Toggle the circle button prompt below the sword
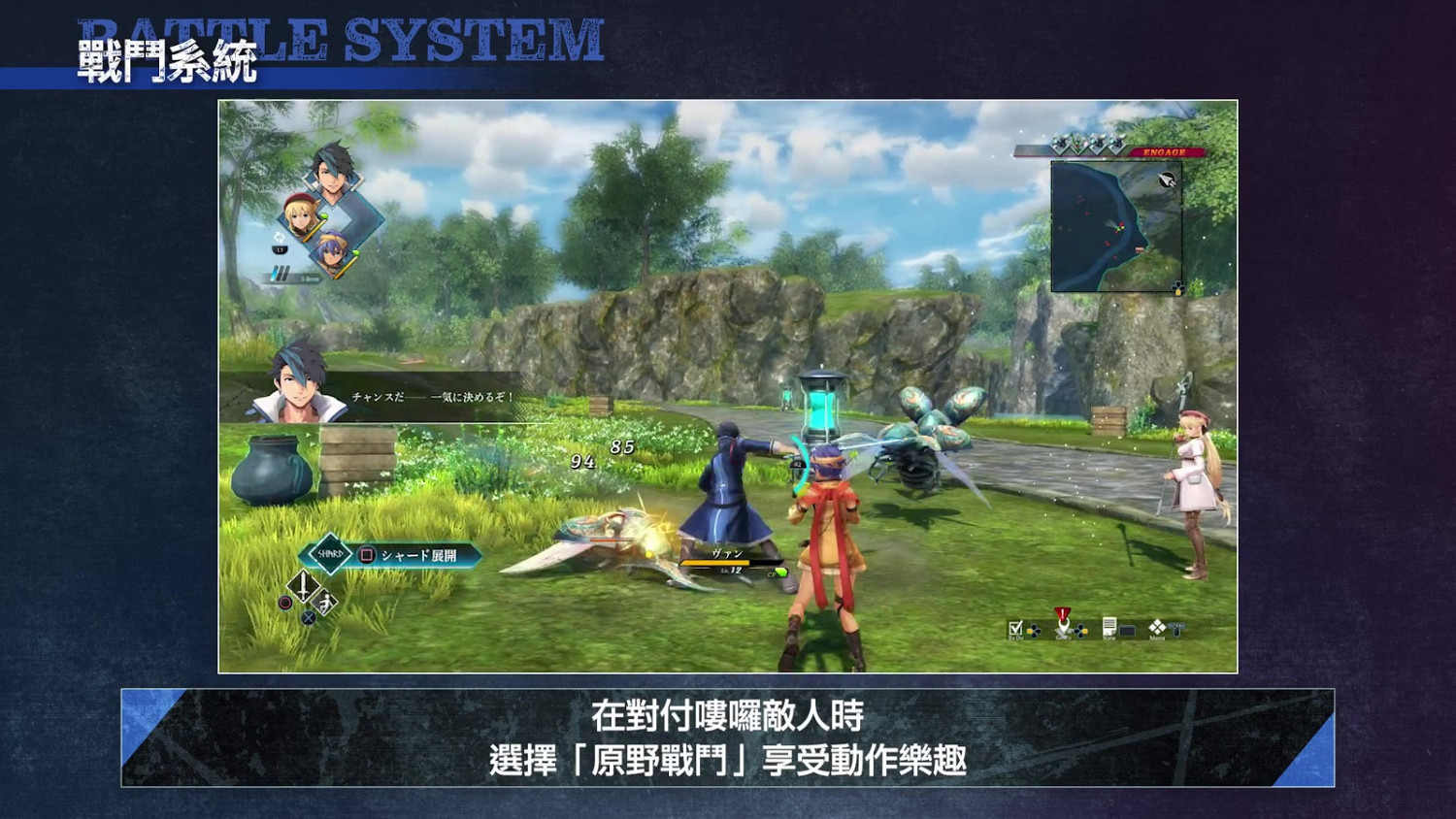Screen dimensions: 1456x819 tap(284, 604)
